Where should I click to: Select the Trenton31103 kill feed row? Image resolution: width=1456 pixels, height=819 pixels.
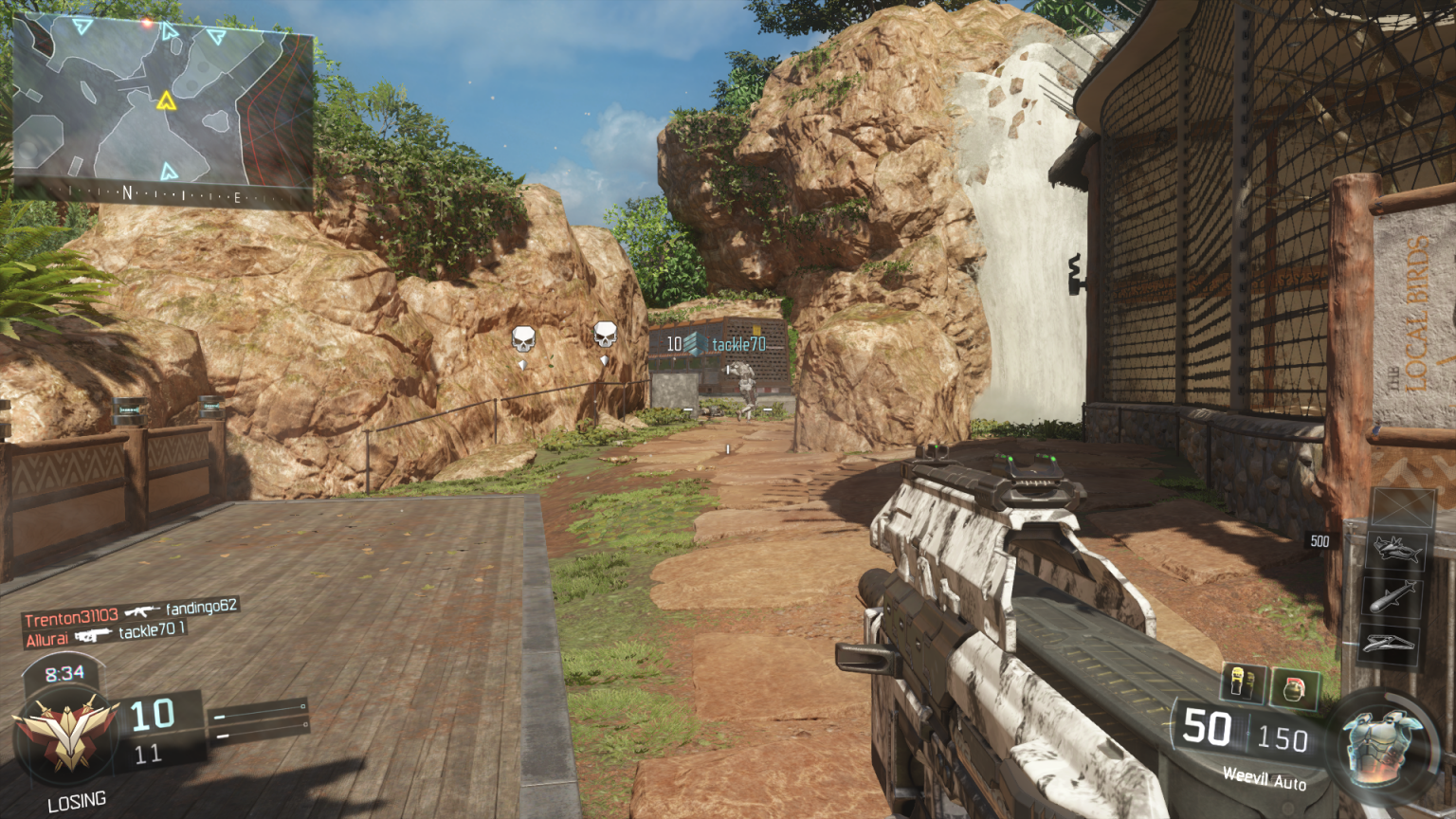pos(131,613)
